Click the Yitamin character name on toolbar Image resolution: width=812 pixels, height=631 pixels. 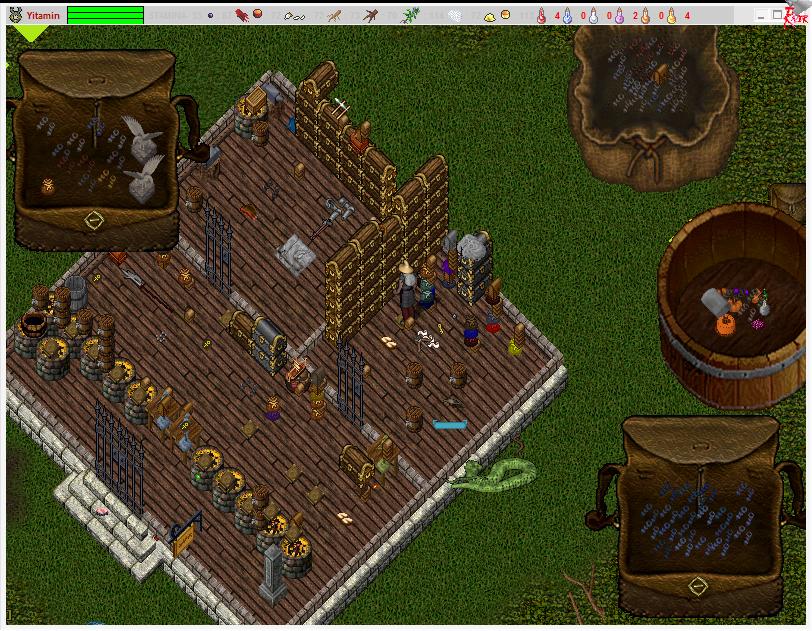(43, 15)
